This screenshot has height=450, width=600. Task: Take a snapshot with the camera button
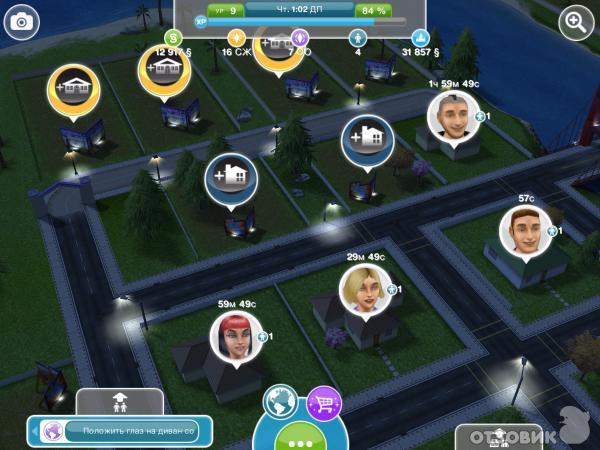tap(22, 22)
